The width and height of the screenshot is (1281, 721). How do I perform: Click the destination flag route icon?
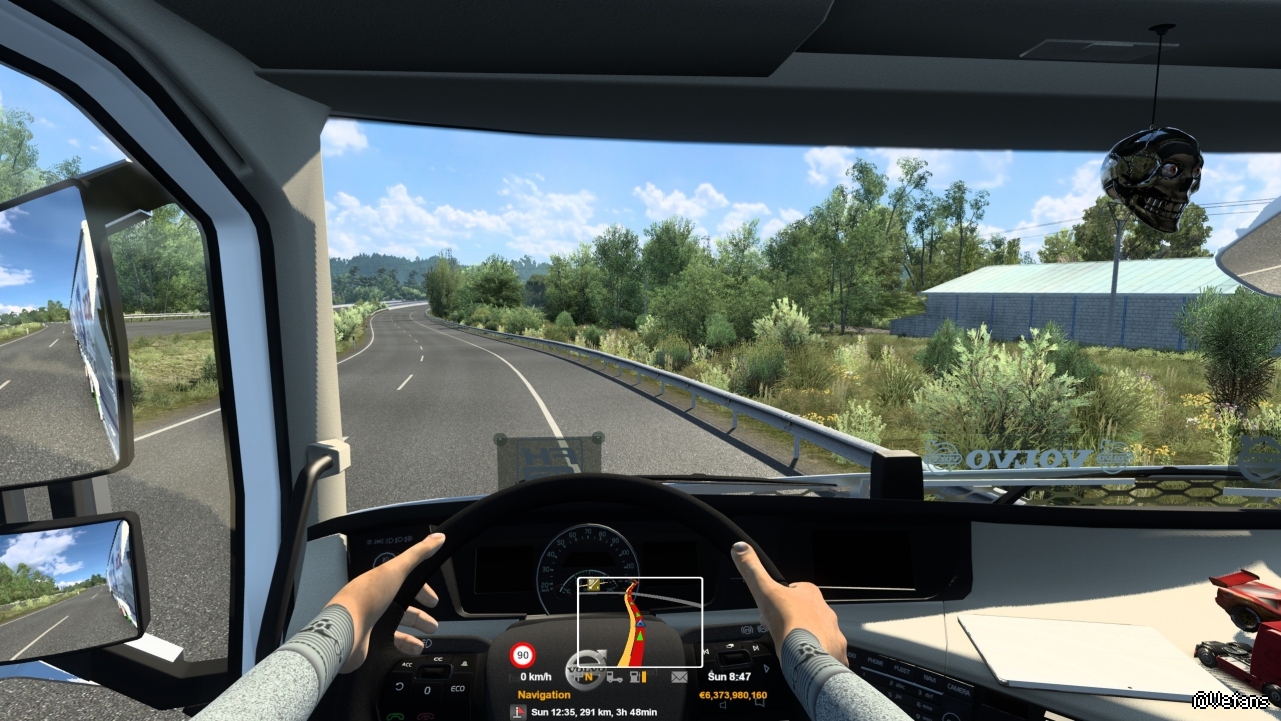517,712
